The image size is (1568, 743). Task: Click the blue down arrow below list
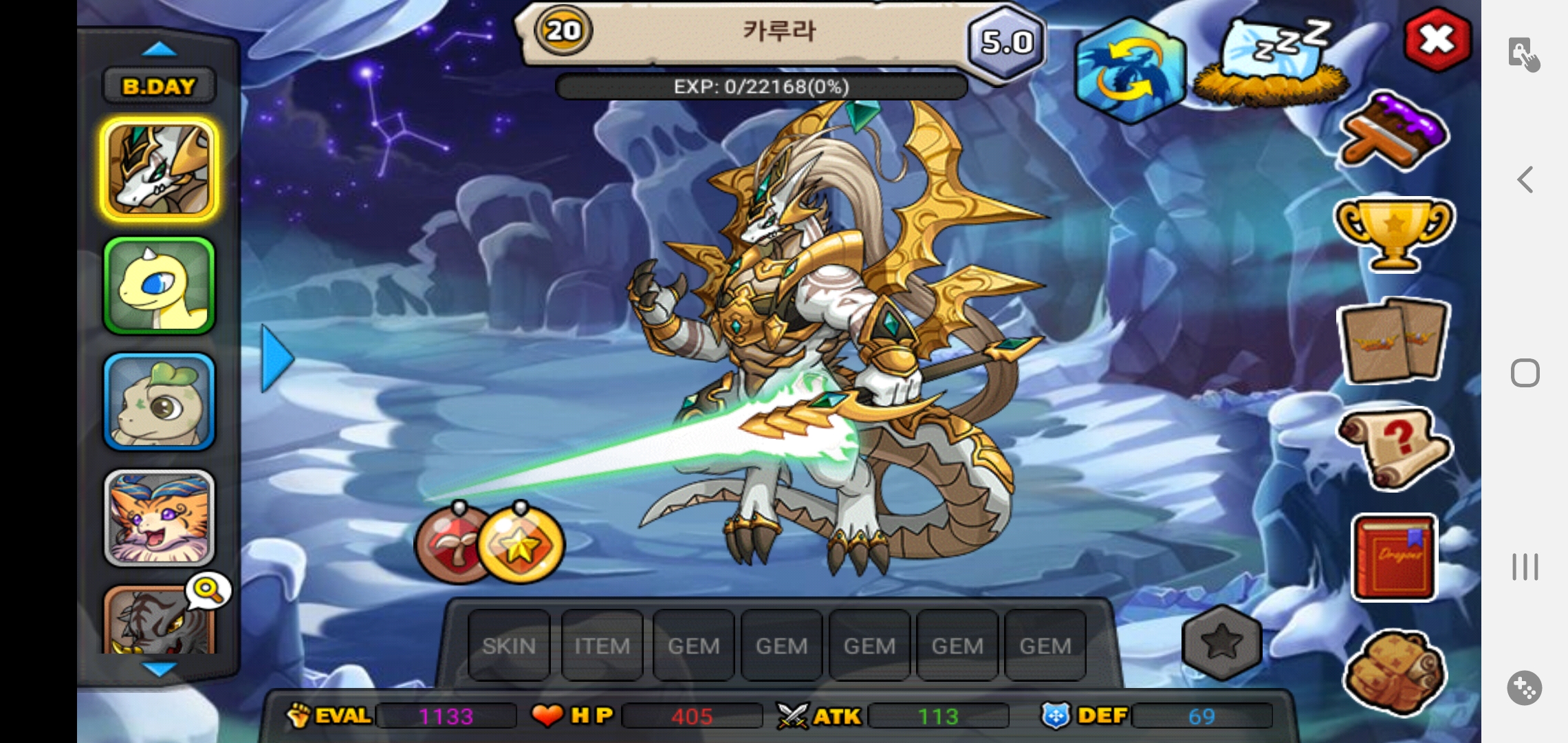(159, 668)
